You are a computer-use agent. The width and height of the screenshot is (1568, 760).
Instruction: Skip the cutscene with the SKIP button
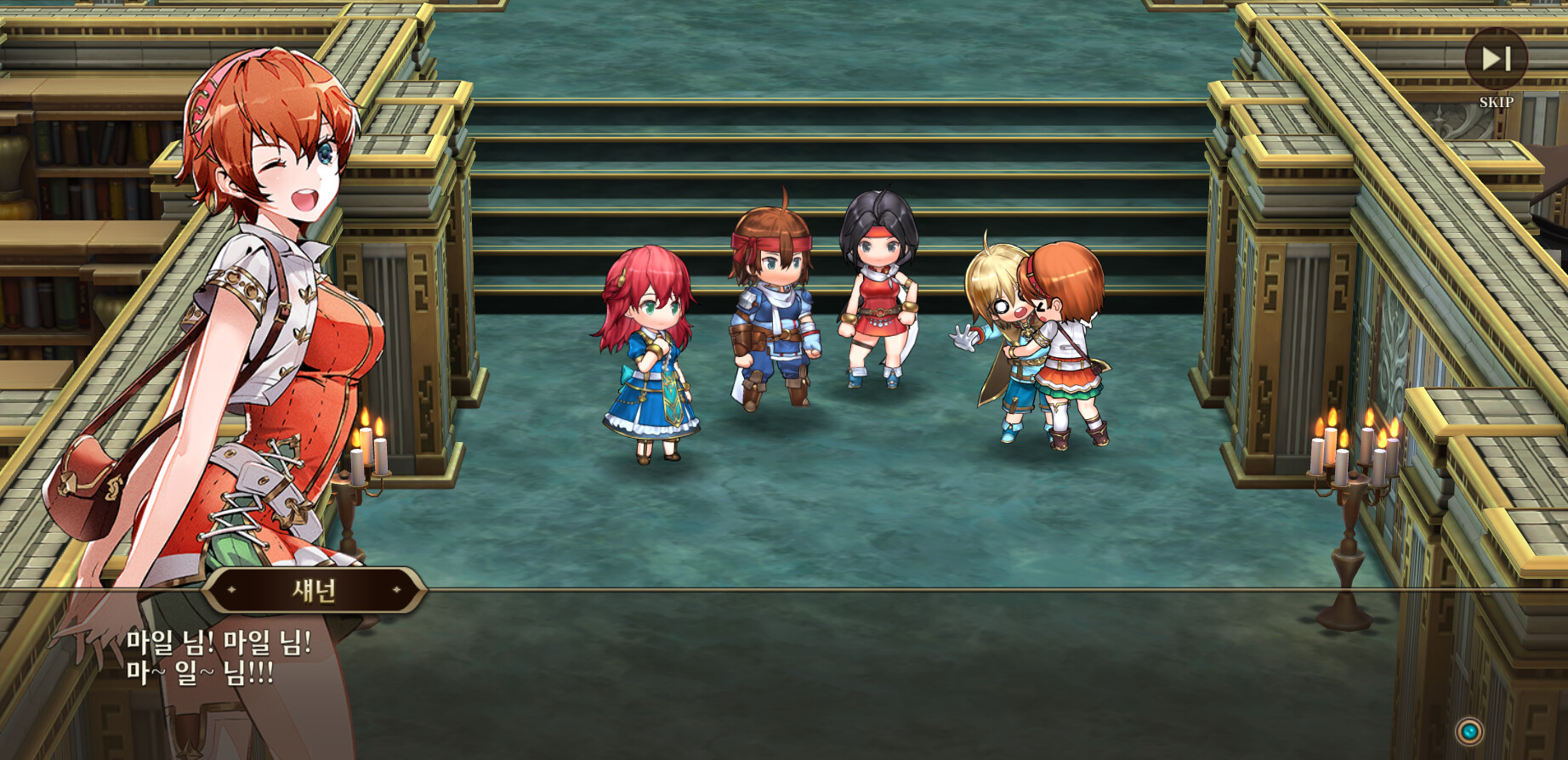[1496, 60]
